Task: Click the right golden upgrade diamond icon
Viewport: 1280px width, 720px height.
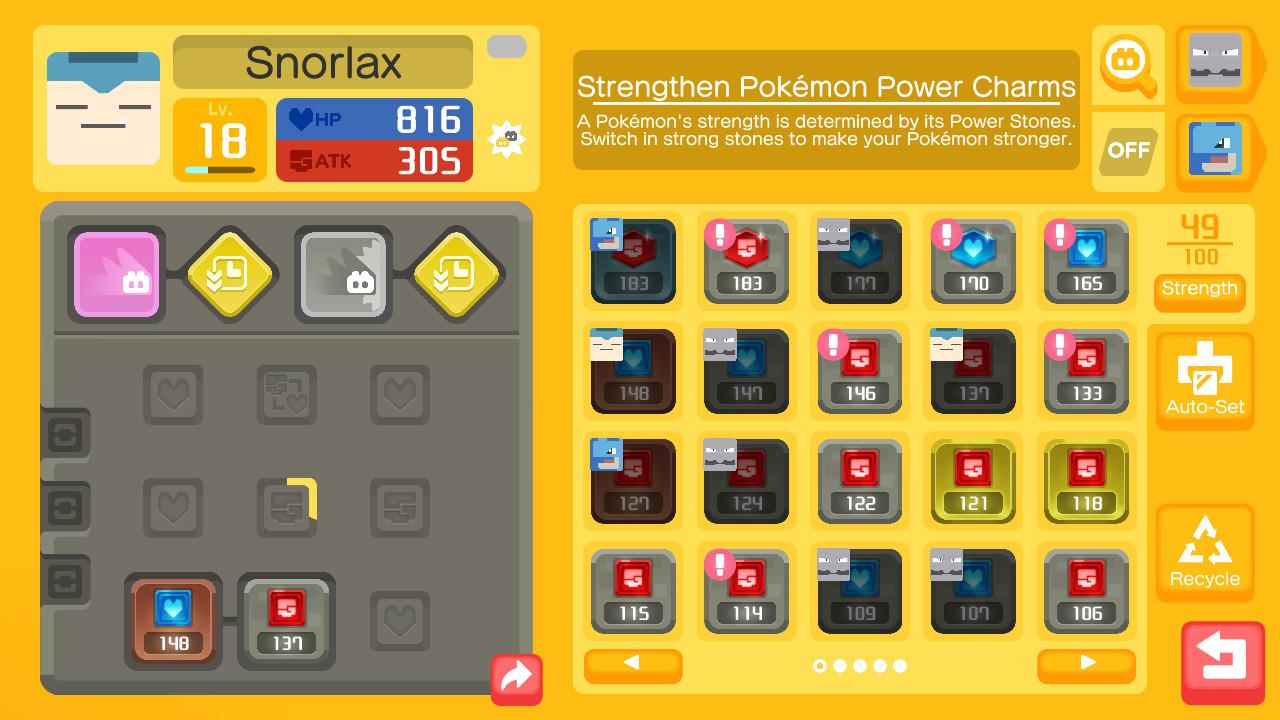Action: tap(457, 274)
